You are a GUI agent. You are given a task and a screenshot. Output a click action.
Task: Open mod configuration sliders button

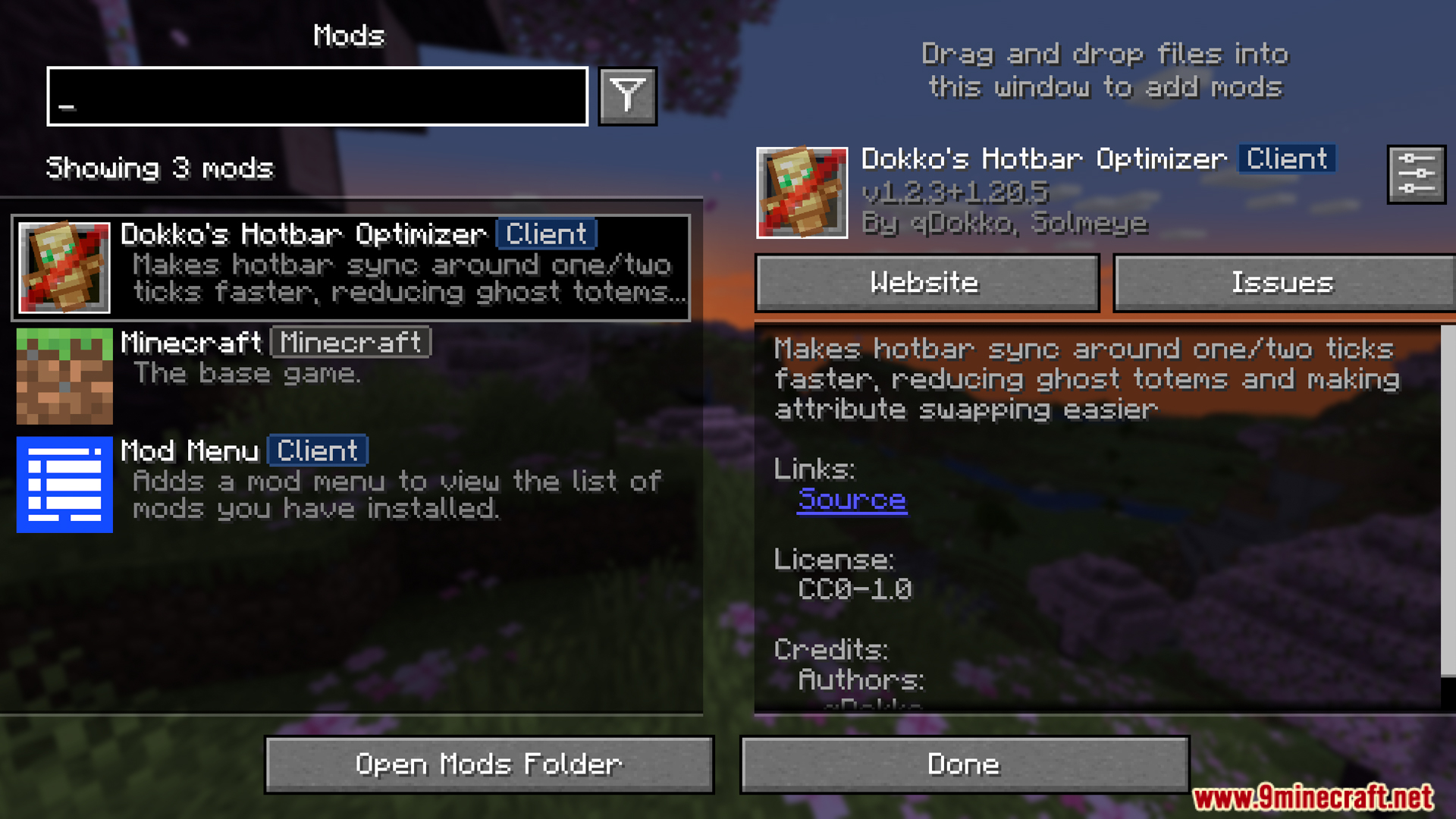(1416, 174)
